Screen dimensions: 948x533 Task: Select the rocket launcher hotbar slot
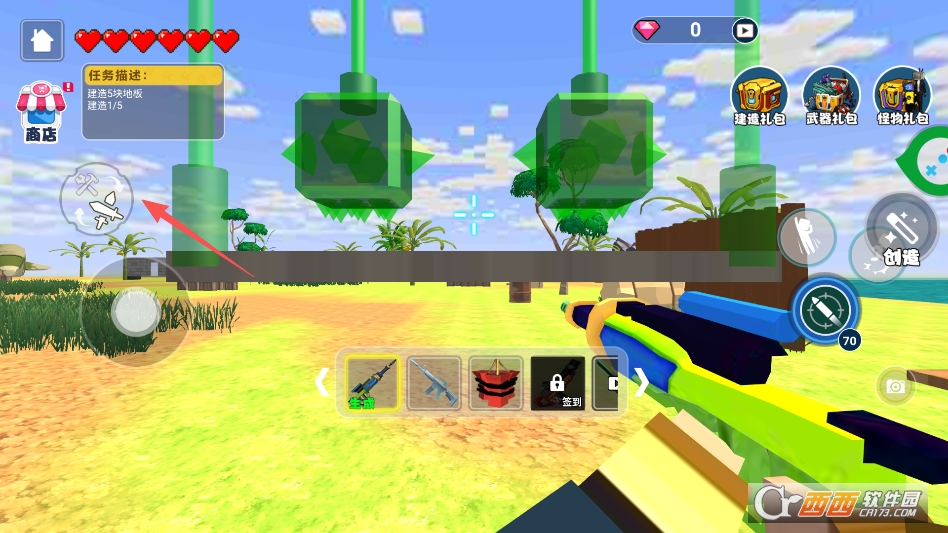[372, 382]
